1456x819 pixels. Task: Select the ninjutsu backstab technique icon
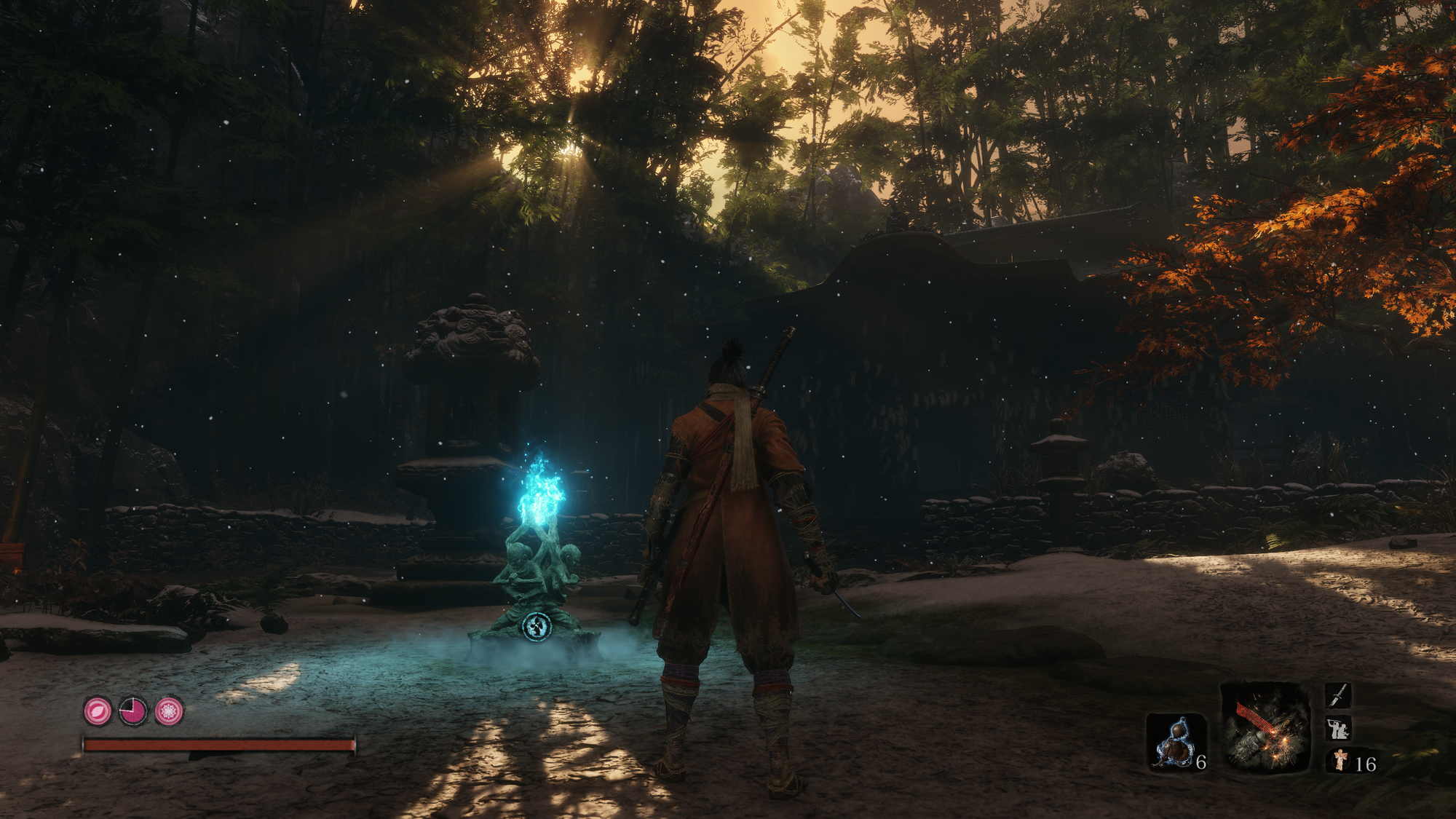1338,728
